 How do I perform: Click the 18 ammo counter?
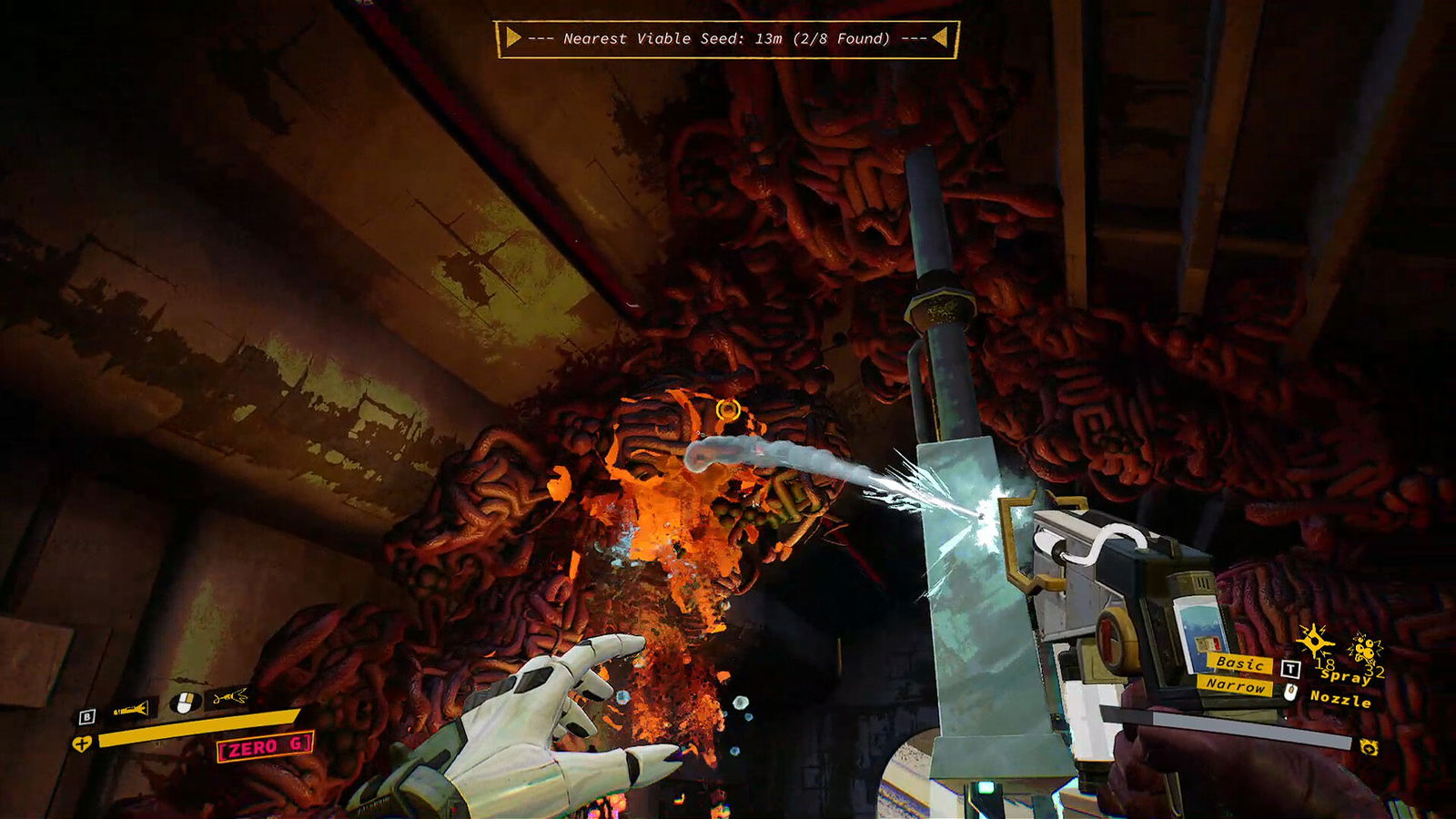click(1327, 664)
